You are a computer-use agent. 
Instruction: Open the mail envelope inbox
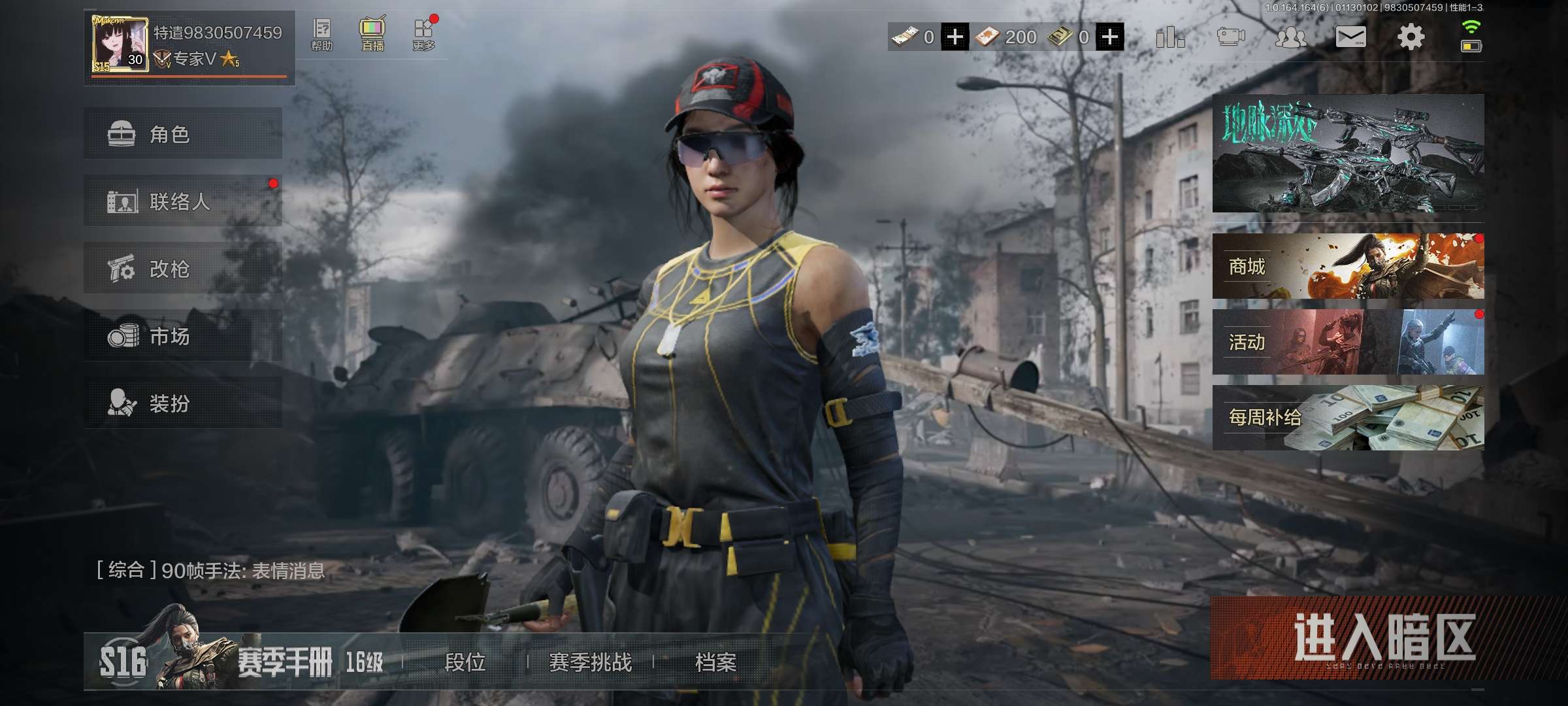(1350, 37)
